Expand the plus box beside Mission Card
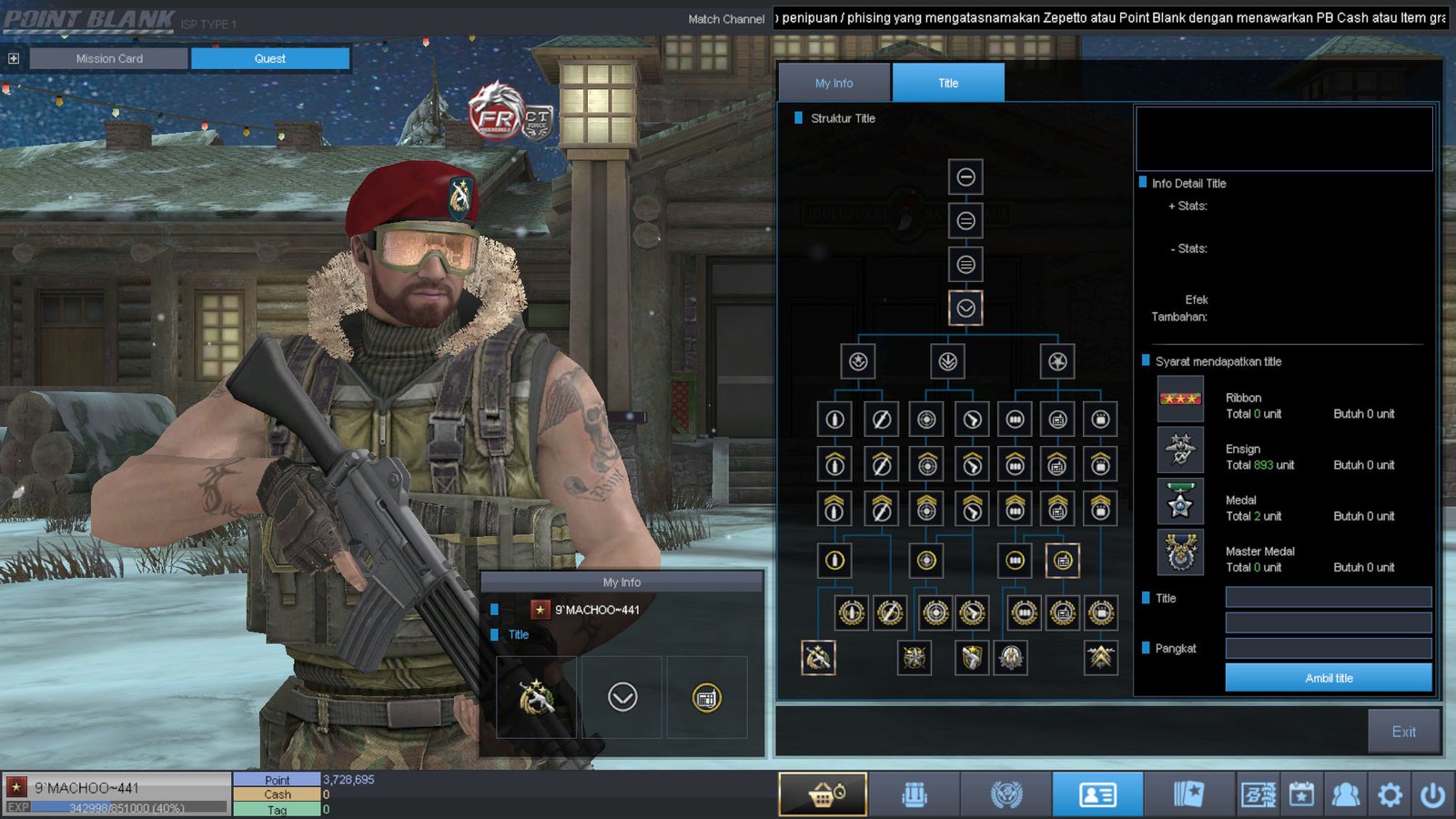This screenshot has width=1456, height=819. [14, 58]
